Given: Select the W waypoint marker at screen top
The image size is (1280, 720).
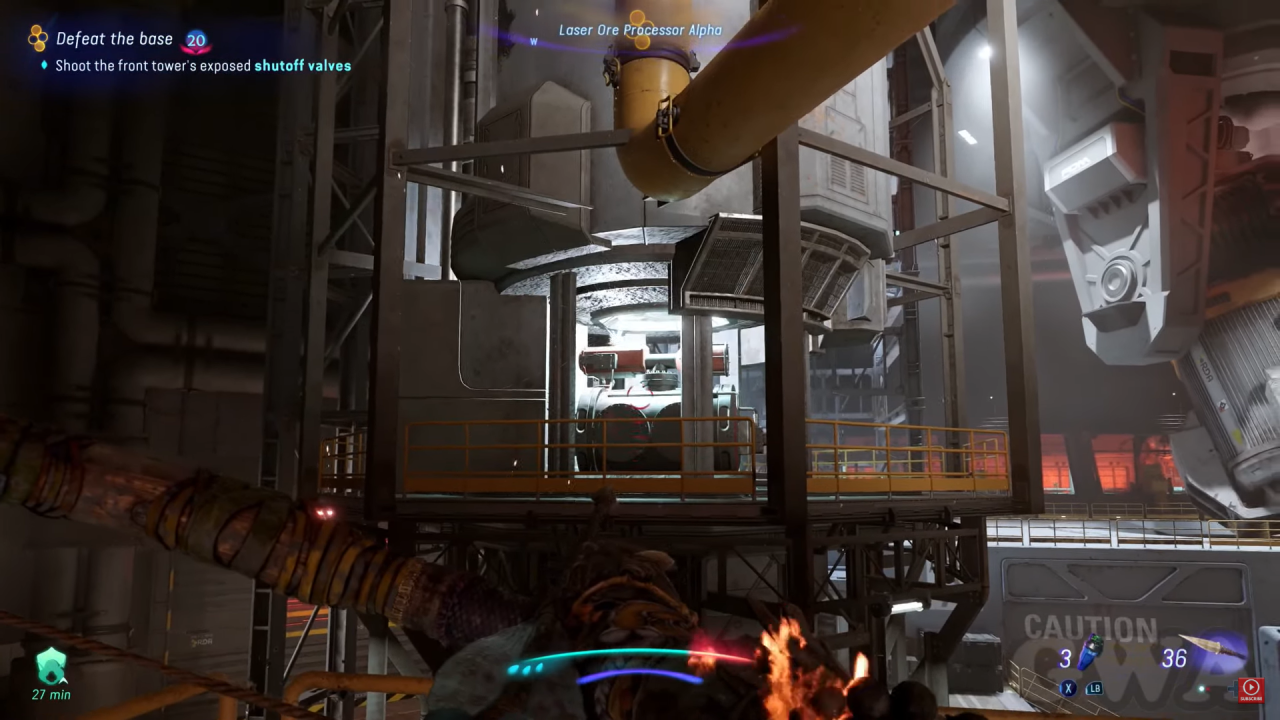Looking at the screenshot, I should click(533, 42).
